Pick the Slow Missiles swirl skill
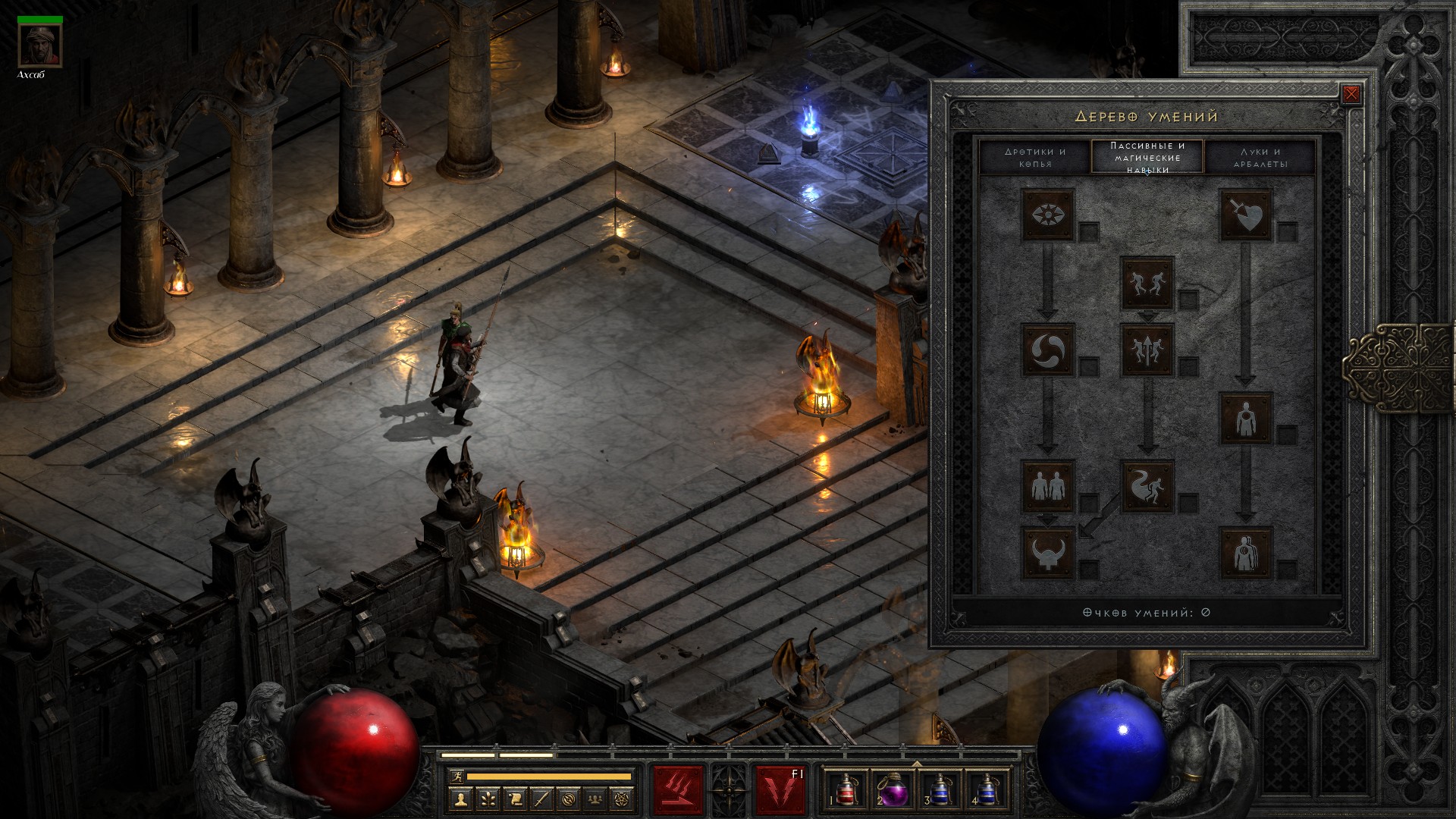Image resolution: width=1456 pixels, height=819 pixels. tap(1048, 350)
